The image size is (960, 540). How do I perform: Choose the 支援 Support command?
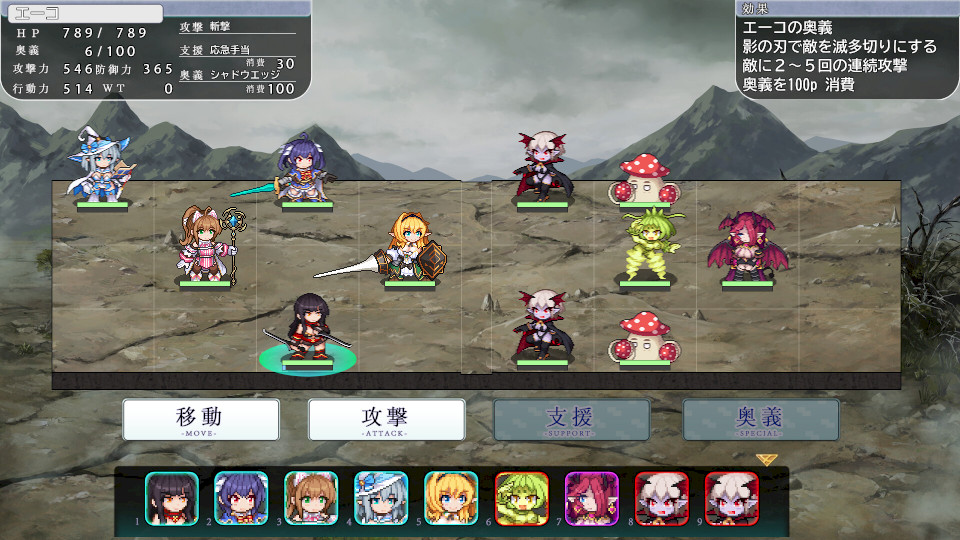pos(571,420)
